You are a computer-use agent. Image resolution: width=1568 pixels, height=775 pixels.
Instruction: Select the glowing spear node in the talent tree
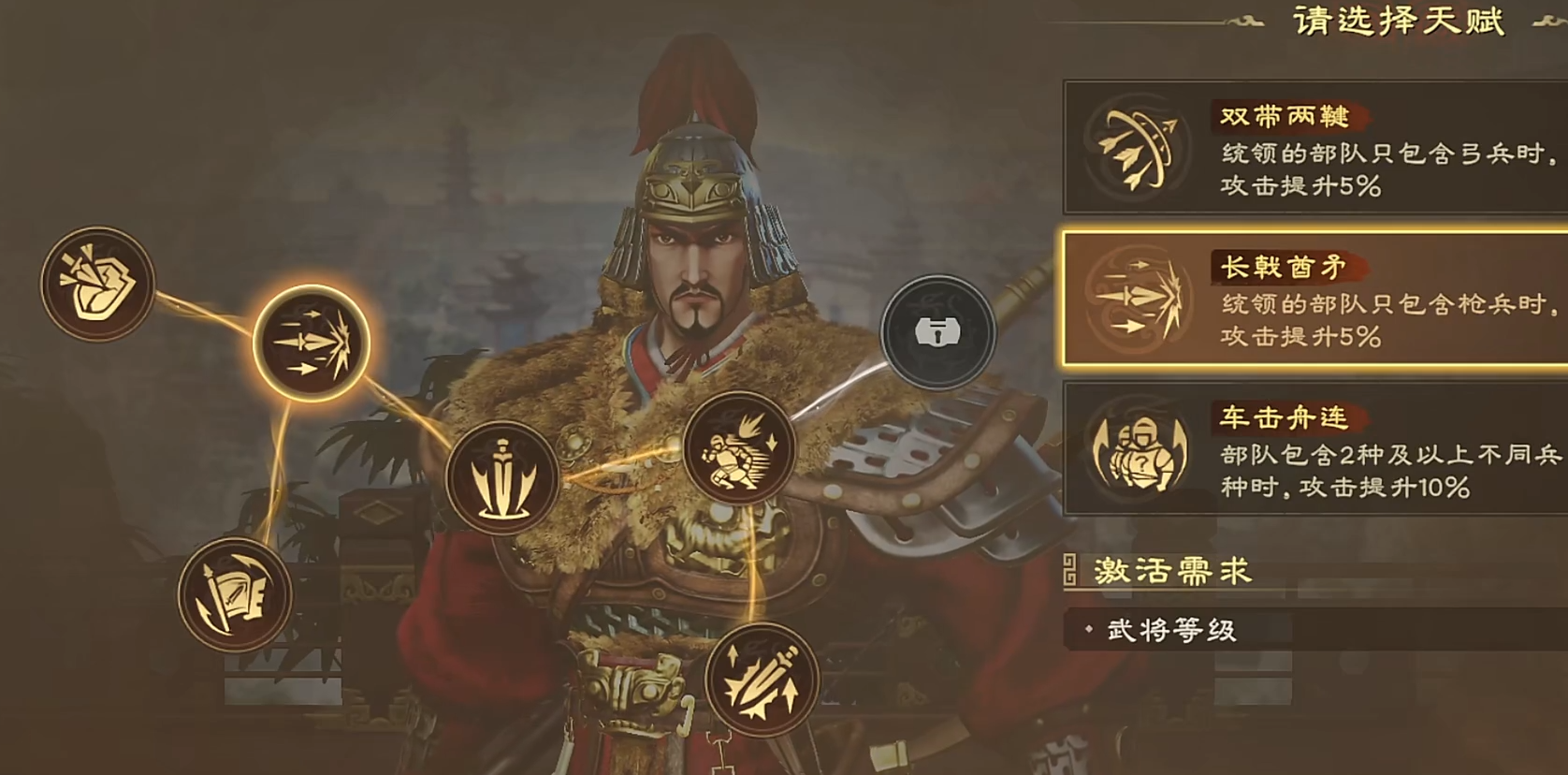pos(309,344)
